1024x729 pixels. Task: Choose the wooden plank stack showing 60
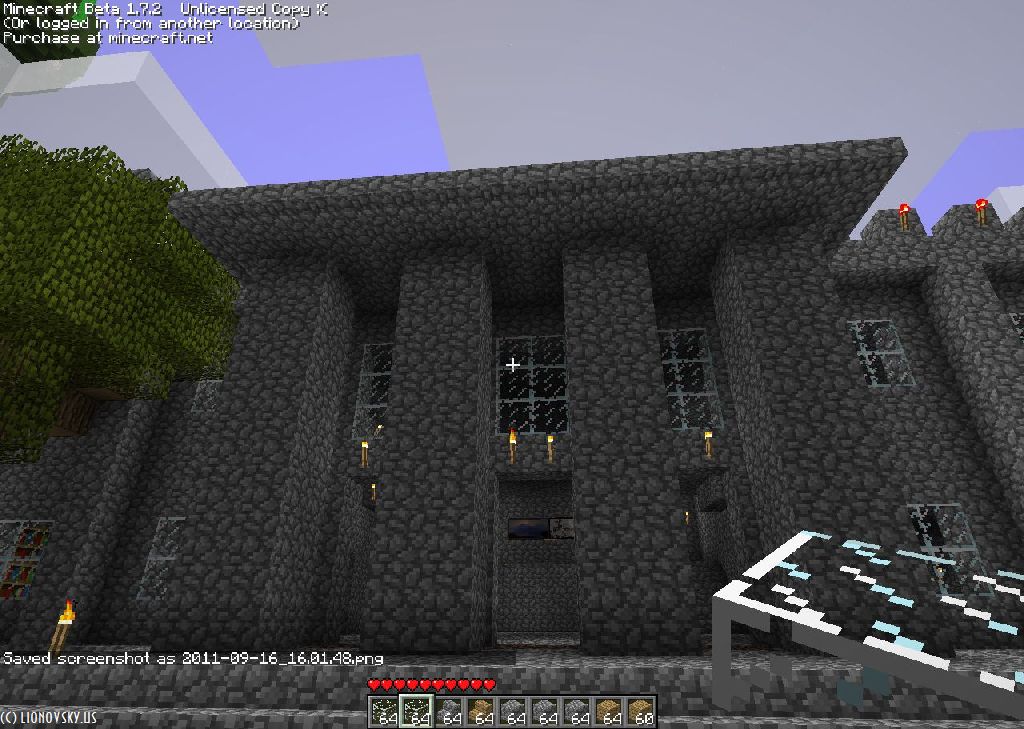point(640,712)
